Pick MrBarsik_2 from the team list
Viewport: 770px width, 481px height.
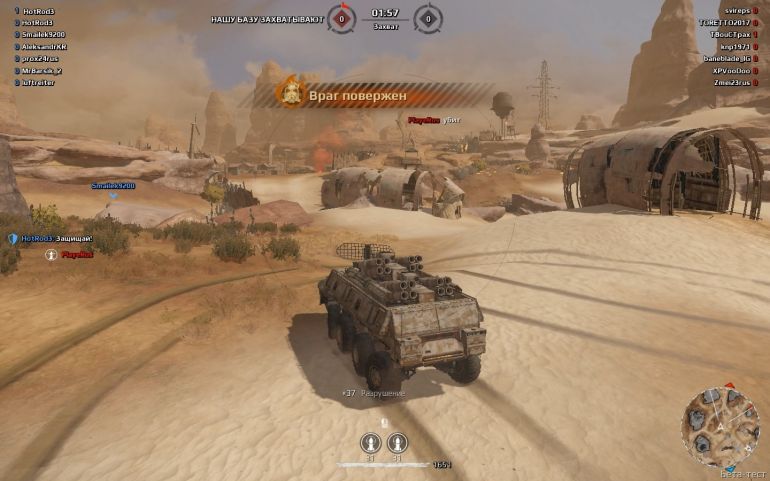(x=41, y=71)
